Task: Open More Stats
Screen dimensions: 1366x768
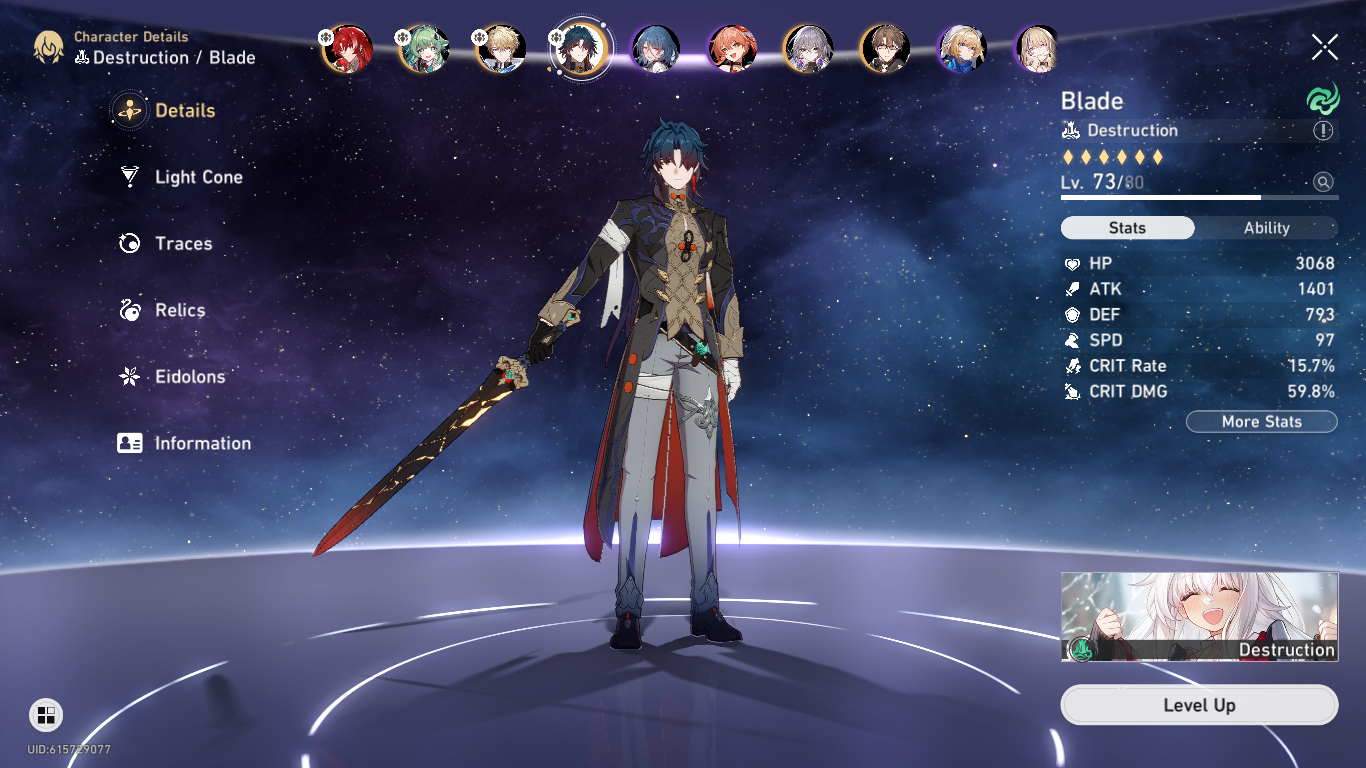Action: (x=1261, y=421)
